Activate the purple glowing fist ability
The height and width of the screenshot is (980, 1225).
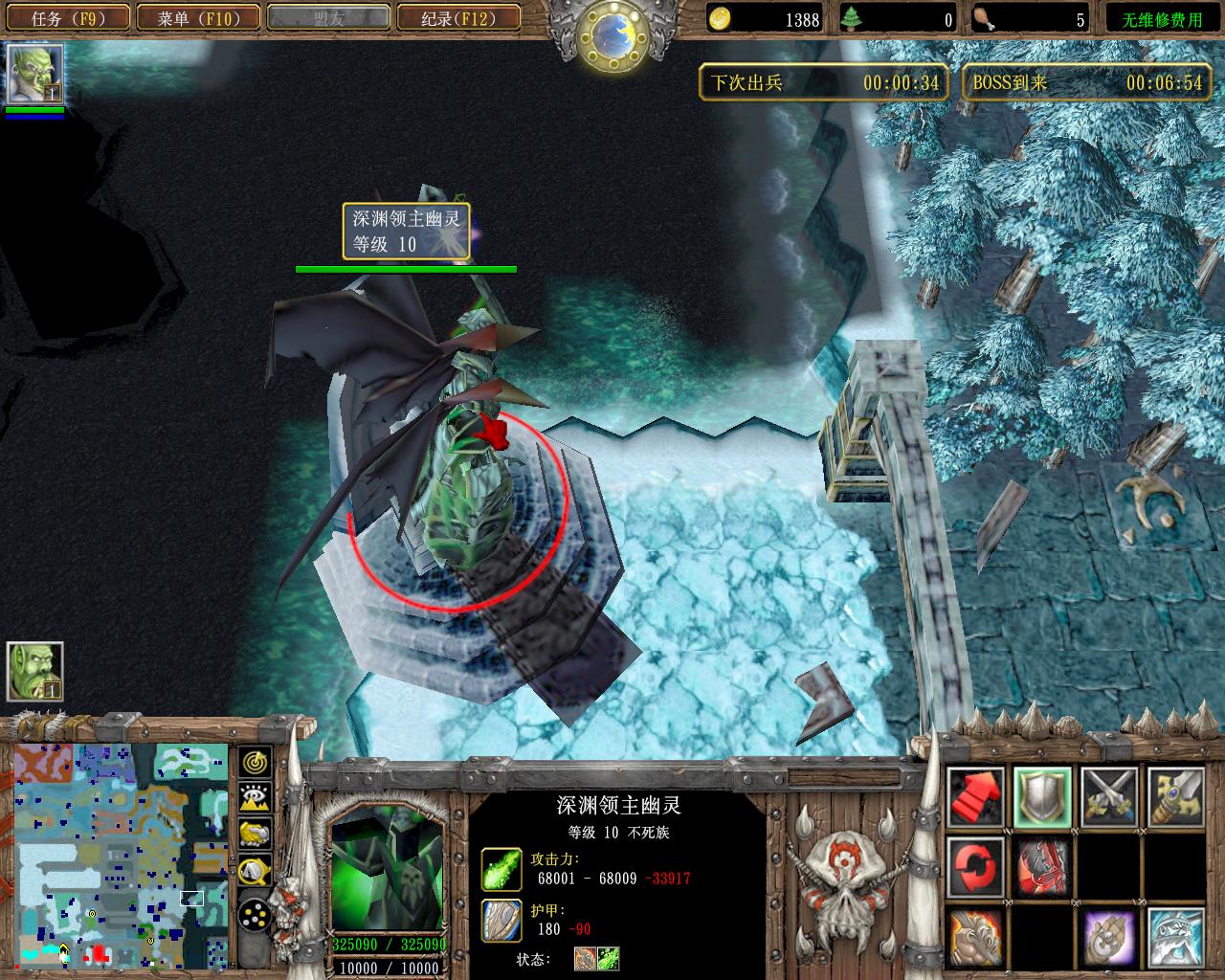(1109, 936)
